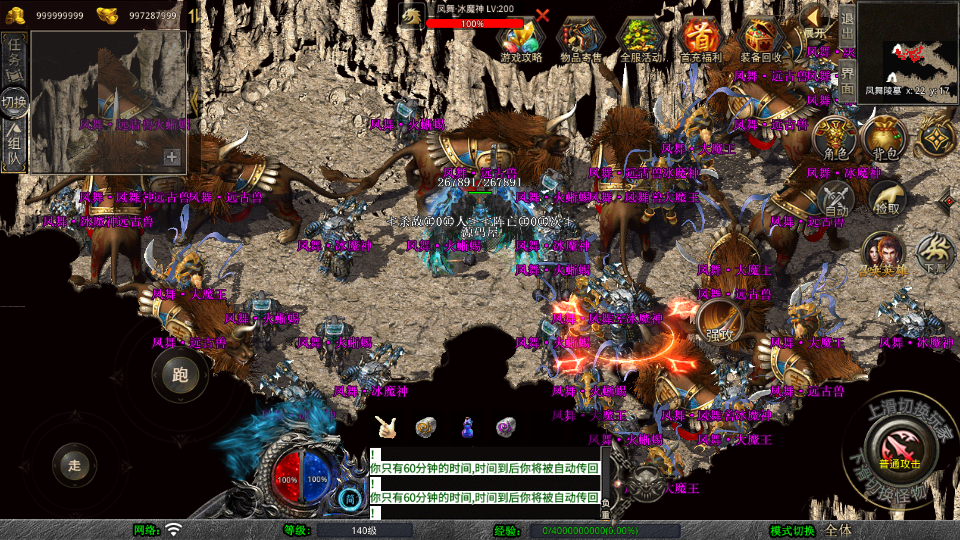Select the 走 walk button

(x=74, y=464)
